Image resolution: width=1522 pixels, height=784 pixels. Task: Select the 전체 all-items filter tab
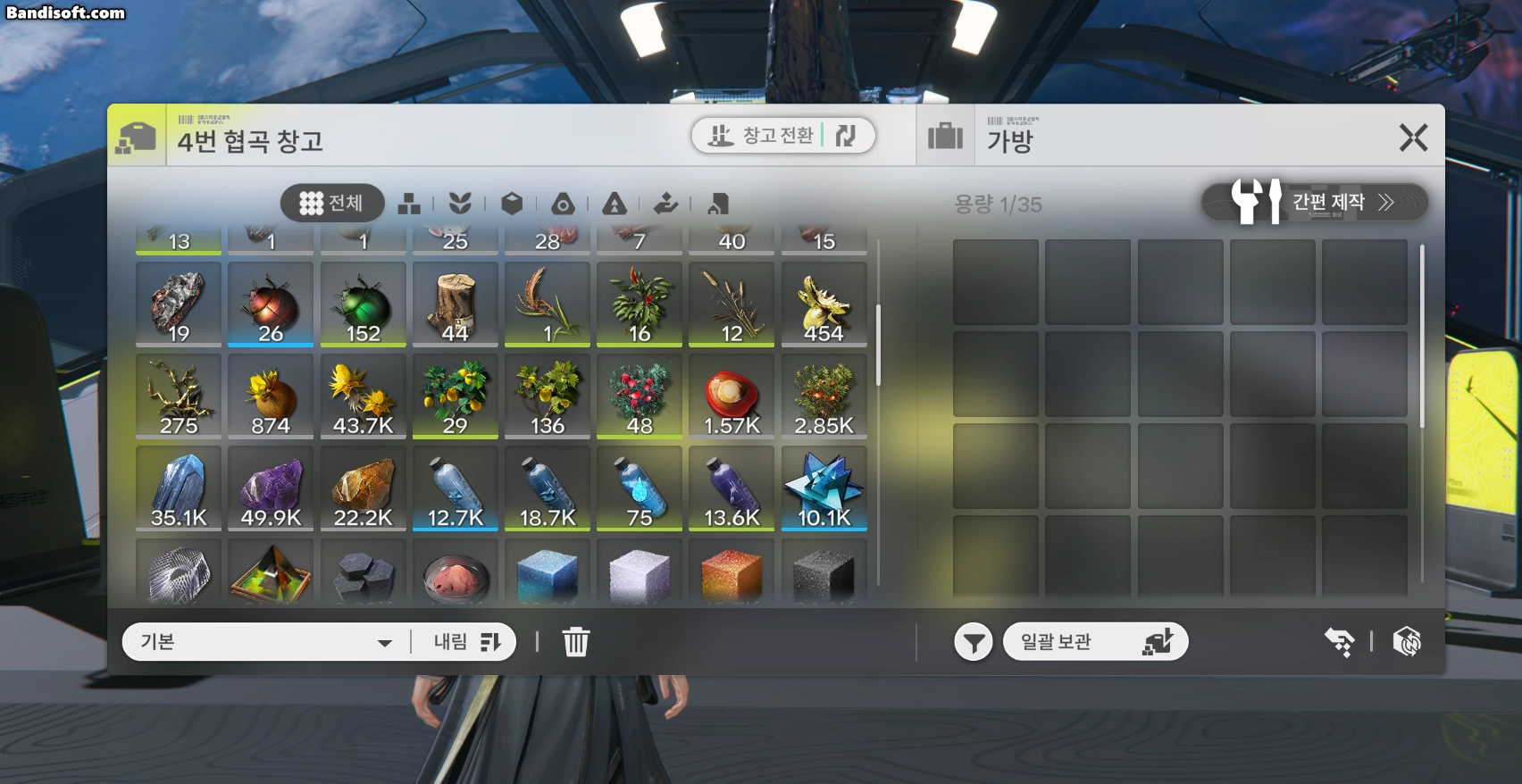[332, 204]
